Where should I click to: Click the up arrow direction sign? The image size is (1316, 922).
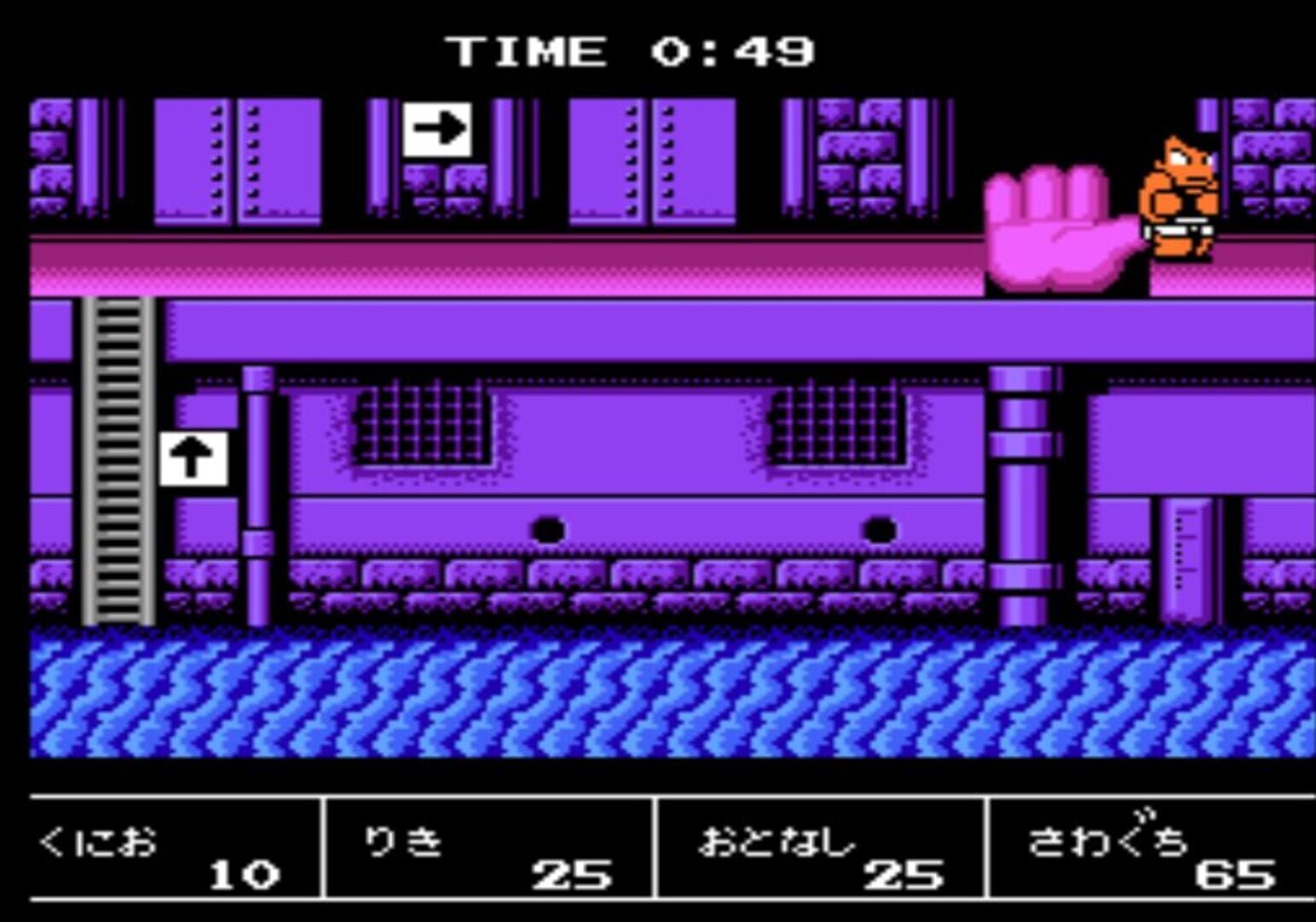(x=195, y=458)
